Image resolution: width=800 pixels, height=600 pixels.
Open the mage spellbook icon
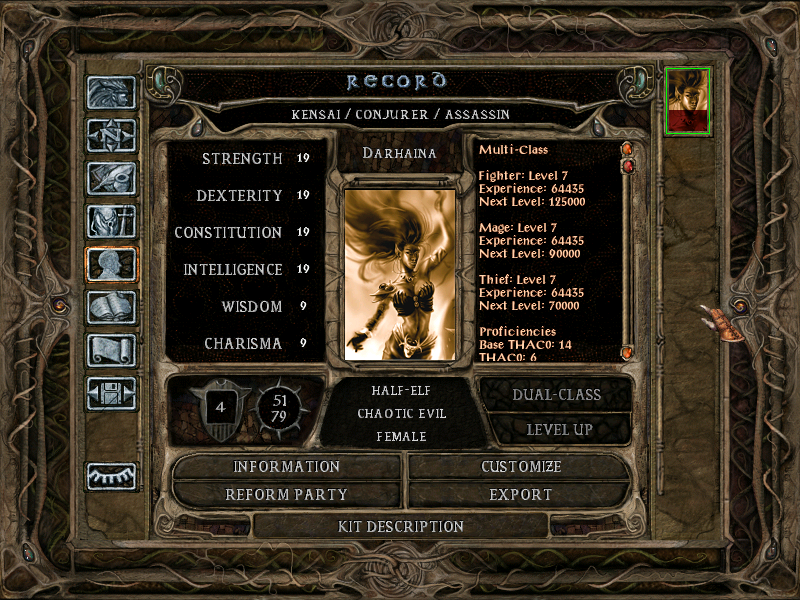(111, 307)
